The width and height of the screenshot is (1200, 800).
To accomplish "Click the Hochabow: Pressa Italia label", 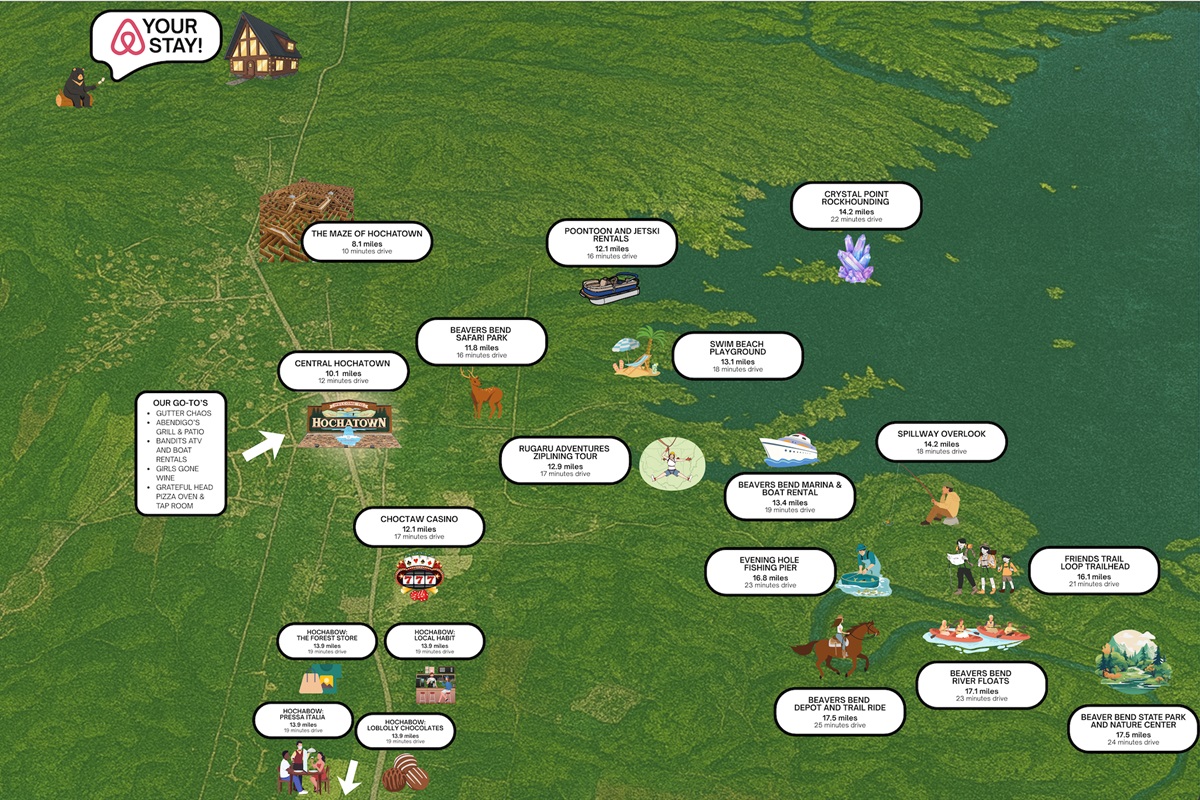I will point(302,719).
